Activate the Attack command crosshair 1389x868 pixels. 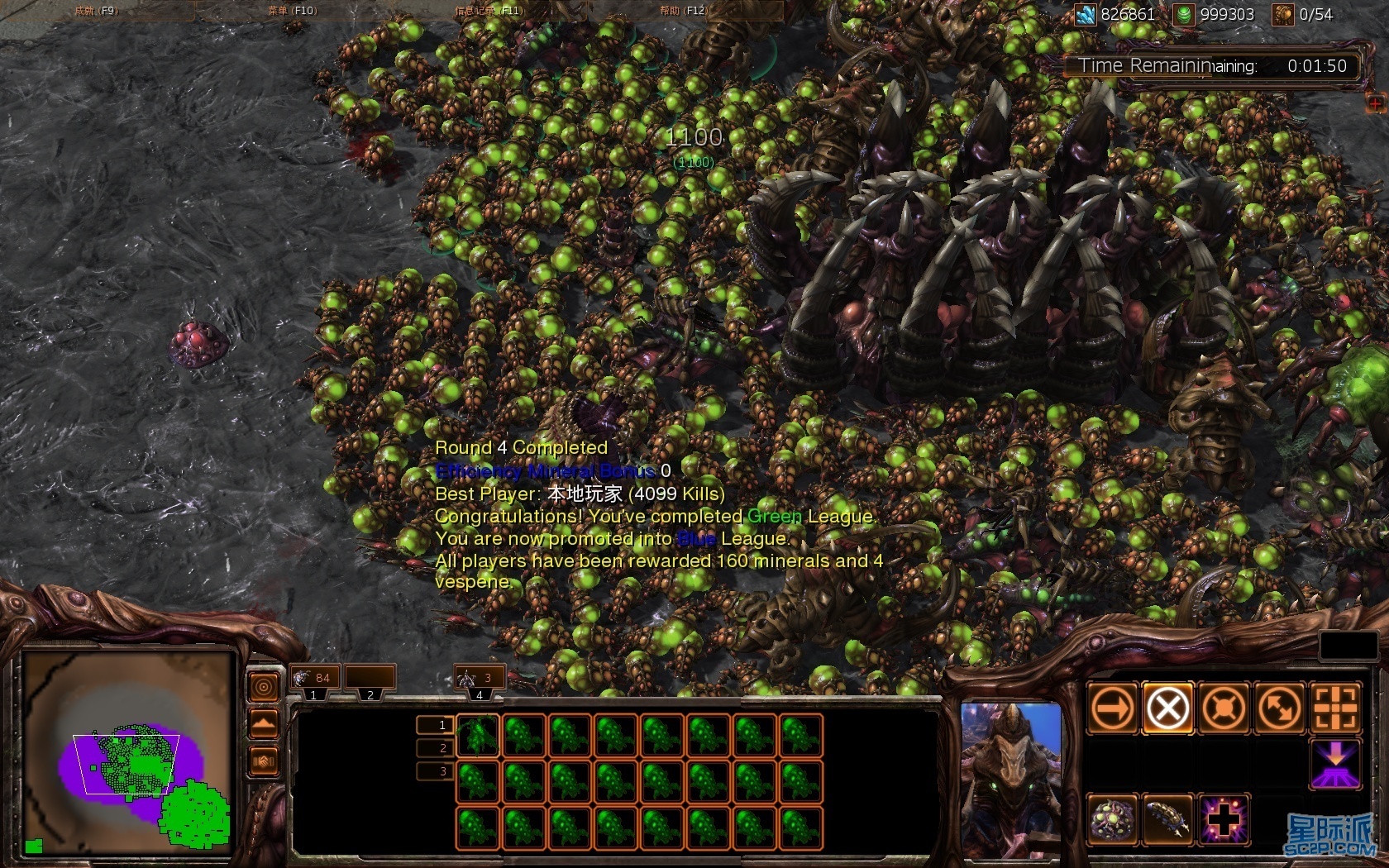(x=1334, y=708)
